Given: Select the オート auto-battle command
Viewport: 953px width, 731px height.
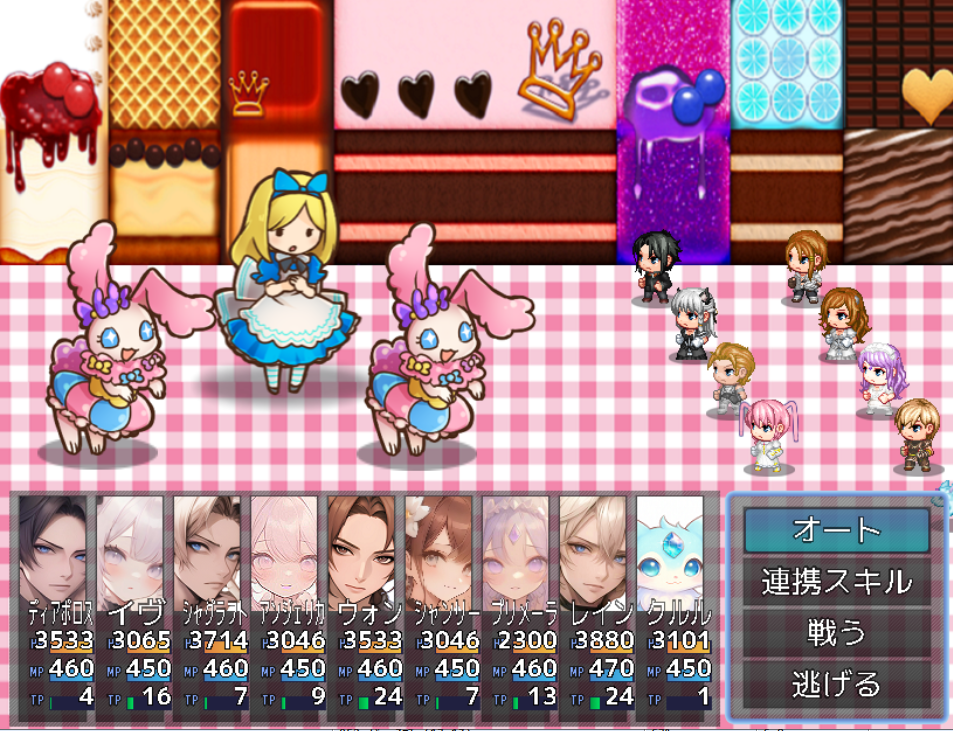Looking at the screenshot, I should (836, 530).
